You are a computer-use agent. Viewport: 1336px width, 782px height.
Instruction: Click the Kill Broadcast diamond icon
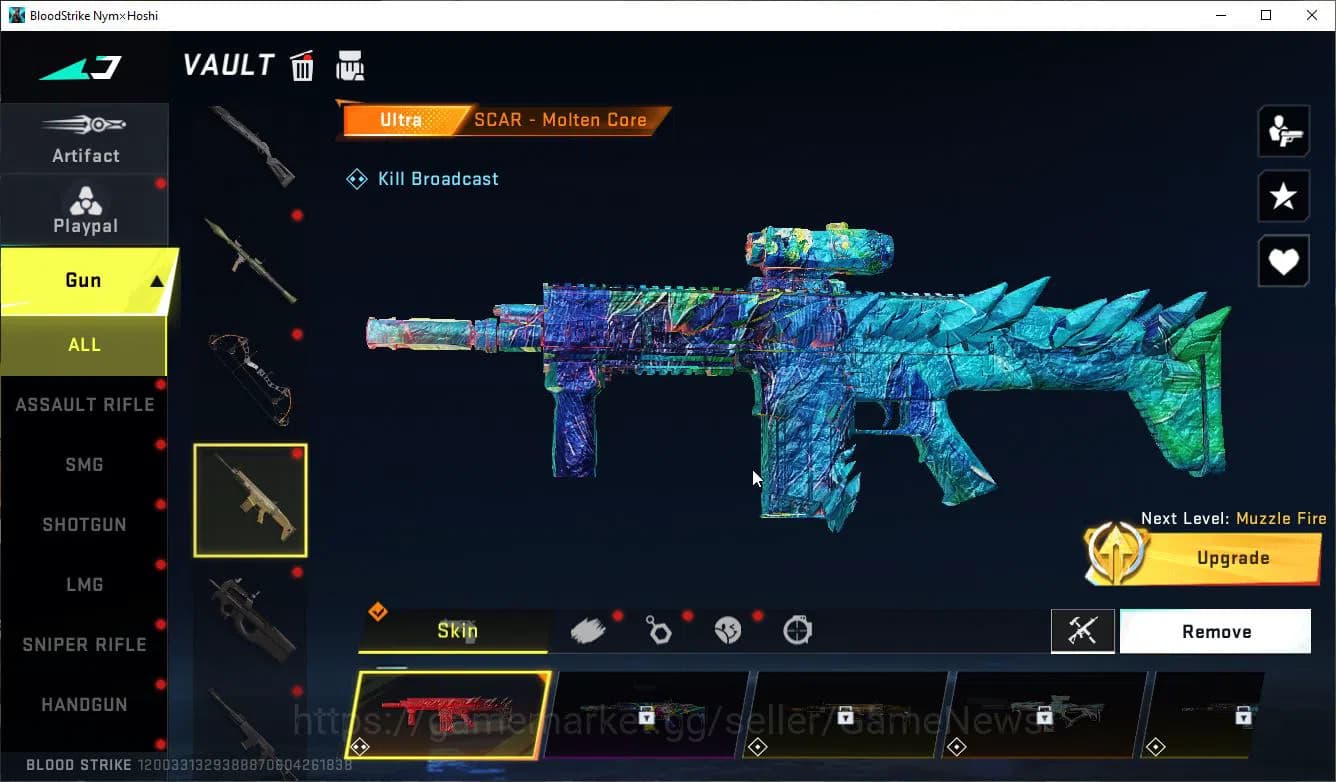coord(356,178)
